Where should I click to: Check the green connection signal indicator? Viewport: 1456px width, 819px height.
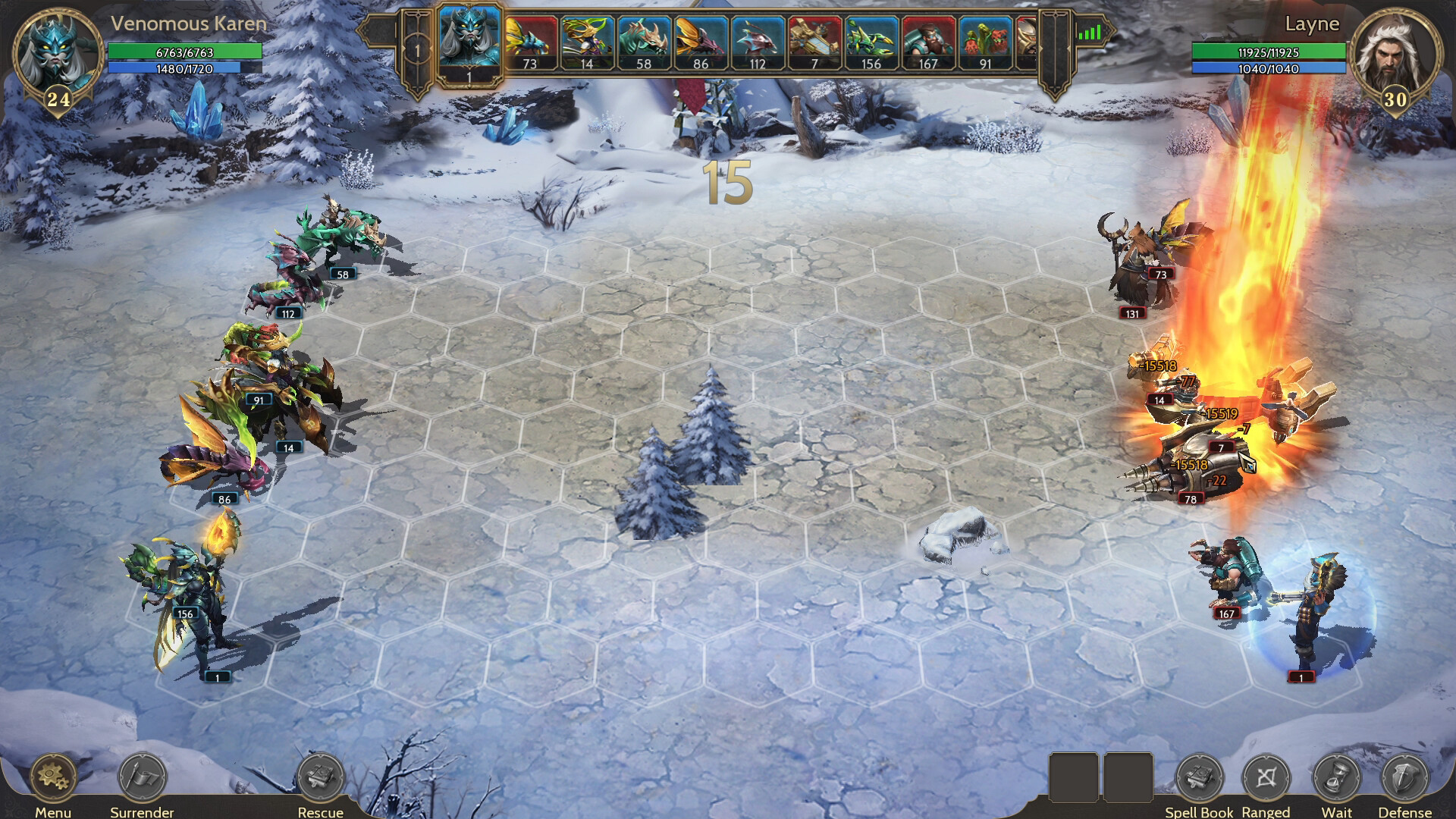coord(1089,33)
